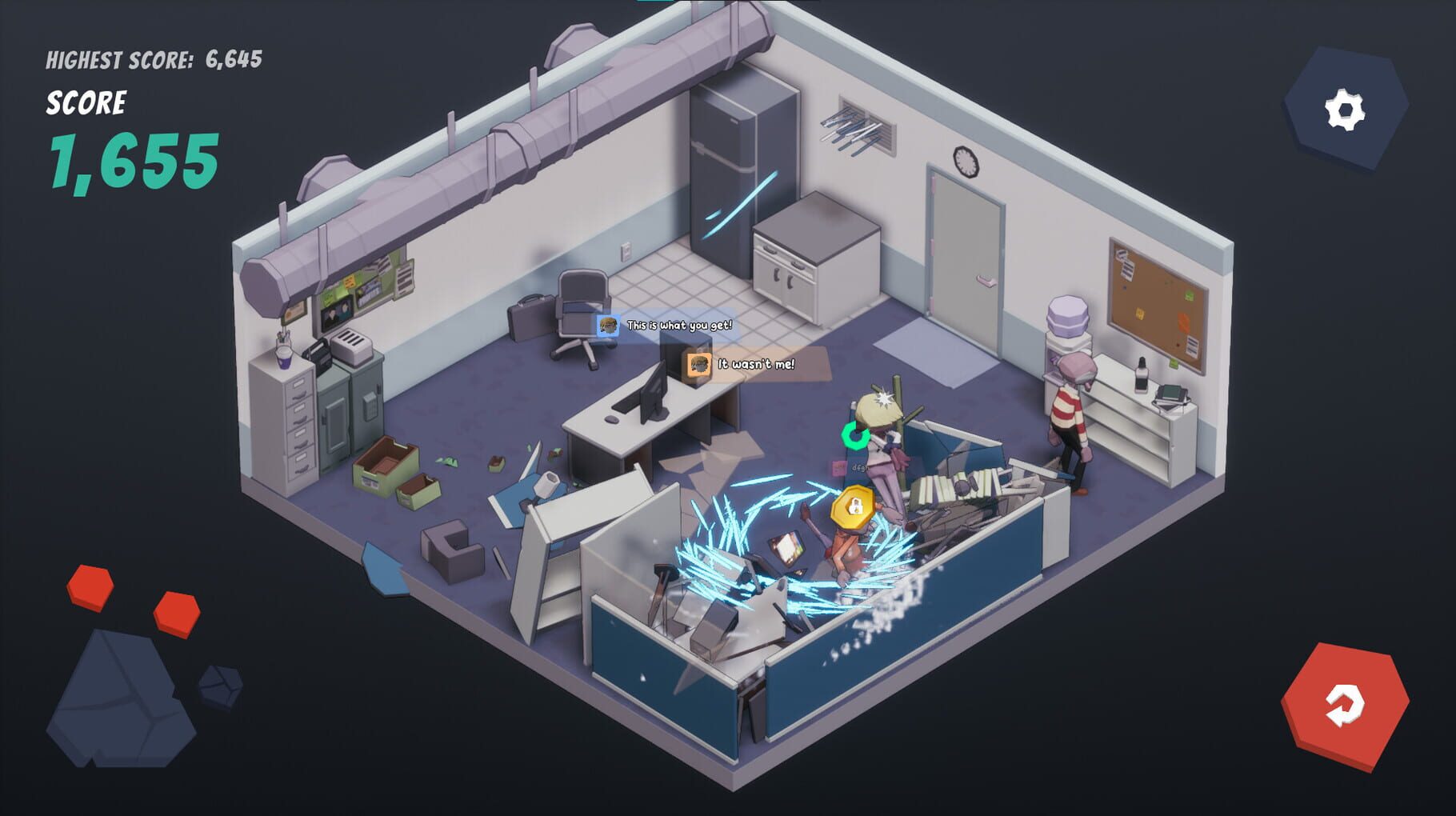Image resolution: width=1456 pixels, height=816 pixels.
Task: Click the HIGHEST SCORE 6,645 label
Action: pyautogui.click(x=156, y=58)
